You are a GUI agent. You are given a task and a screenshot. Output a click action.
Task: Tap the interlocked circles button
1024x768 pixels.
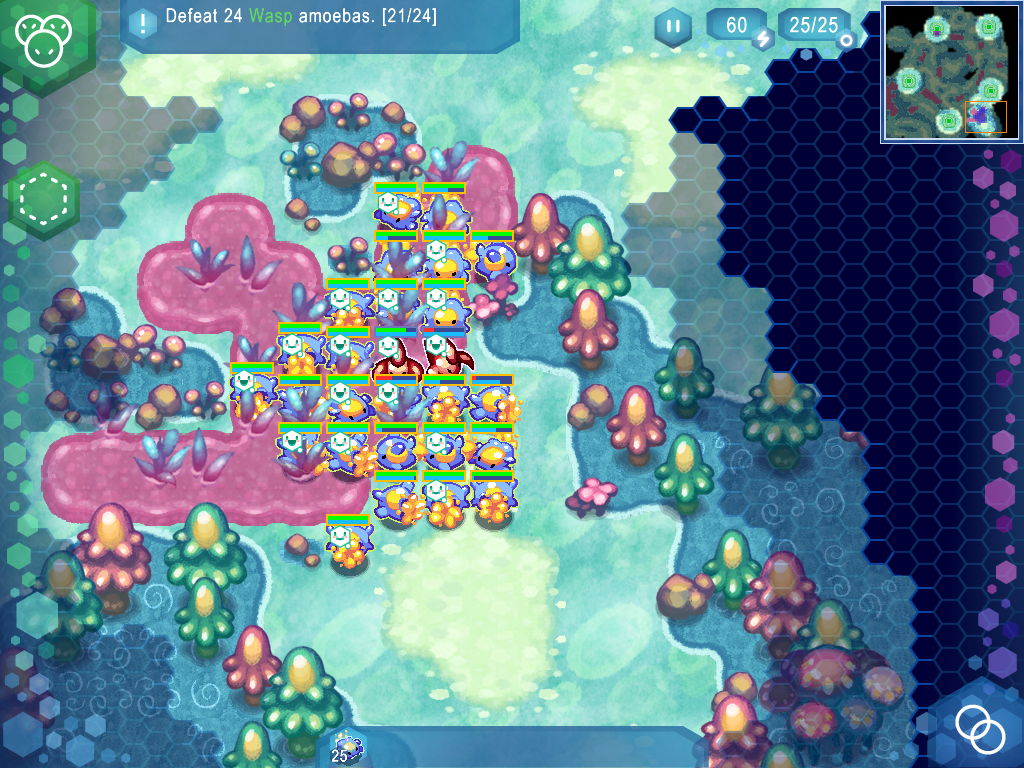pos(979,729)
